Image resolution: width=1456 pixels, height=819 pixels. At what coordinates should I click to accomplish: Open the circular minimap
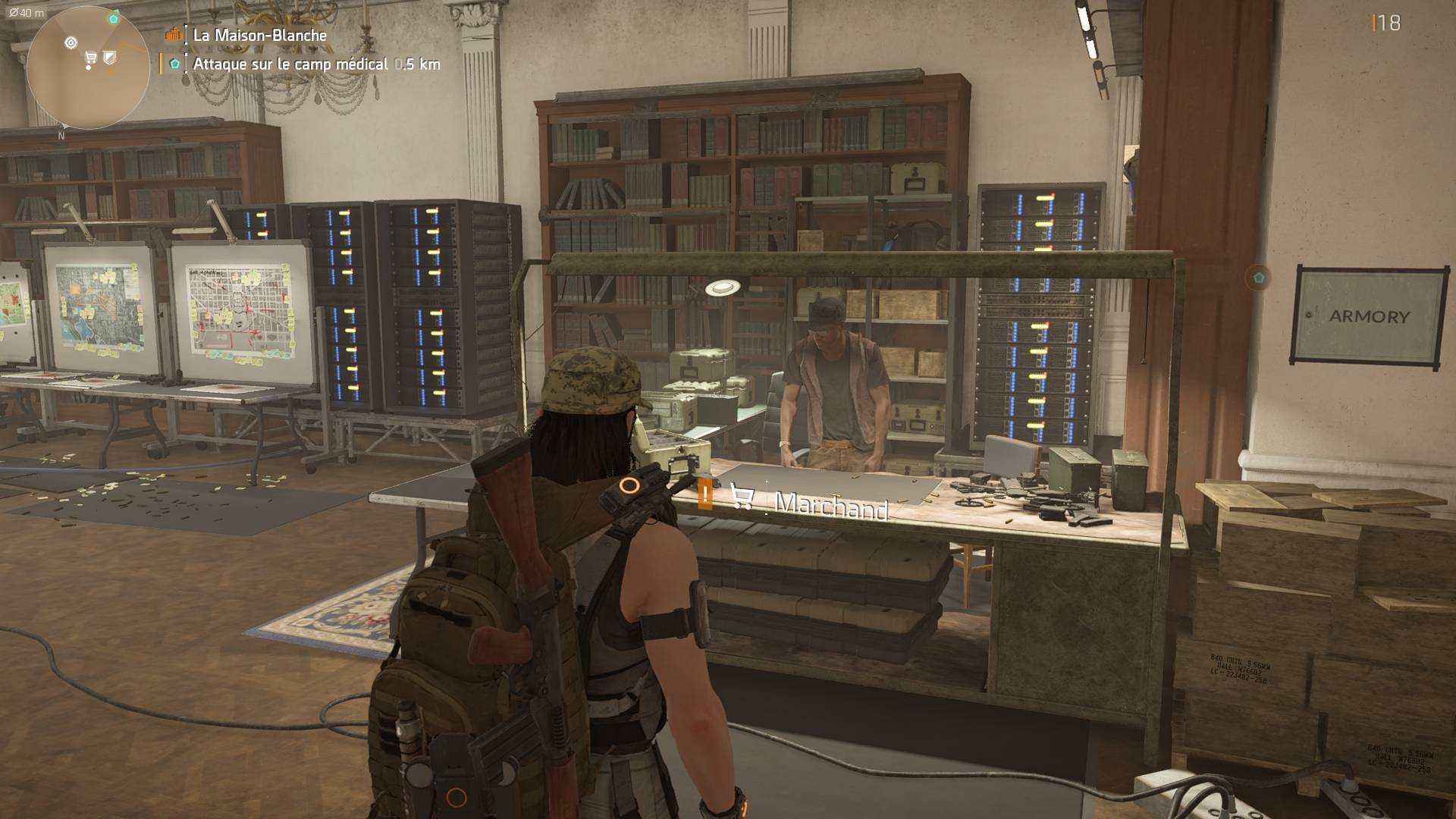(x=88, y=68)
